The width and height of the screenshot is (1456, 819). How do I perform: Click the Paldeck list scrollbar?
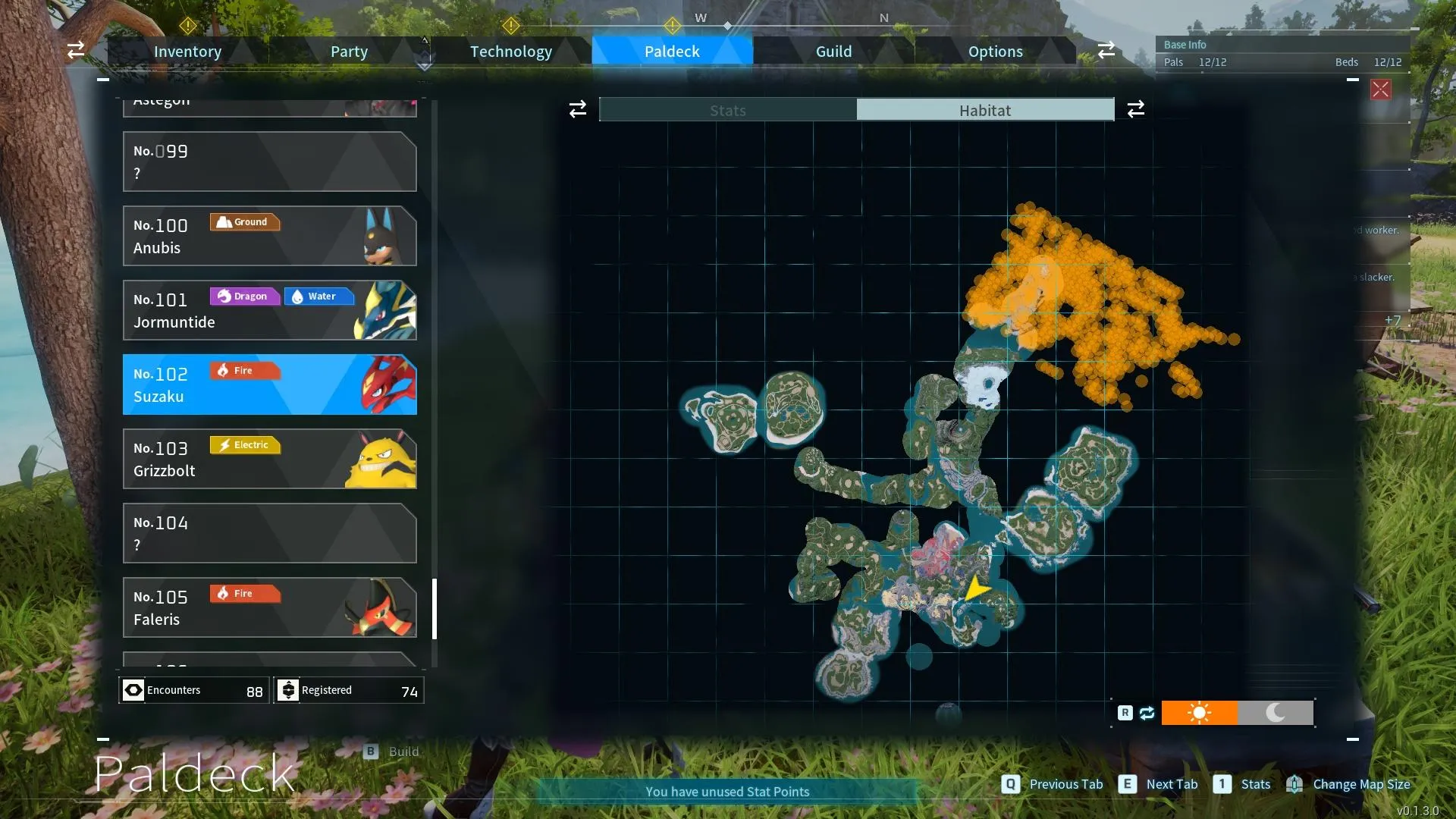pos(435,609)
